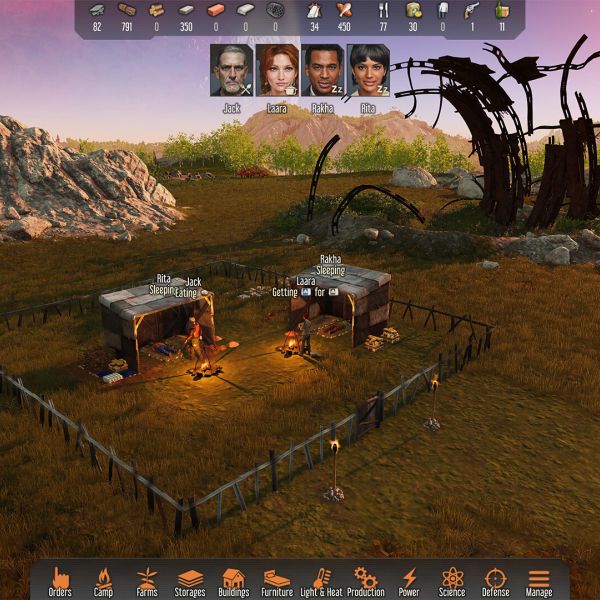Click Rakha's sleeping survivor portrait
The image size is (600, 600).
click(323, 70)
